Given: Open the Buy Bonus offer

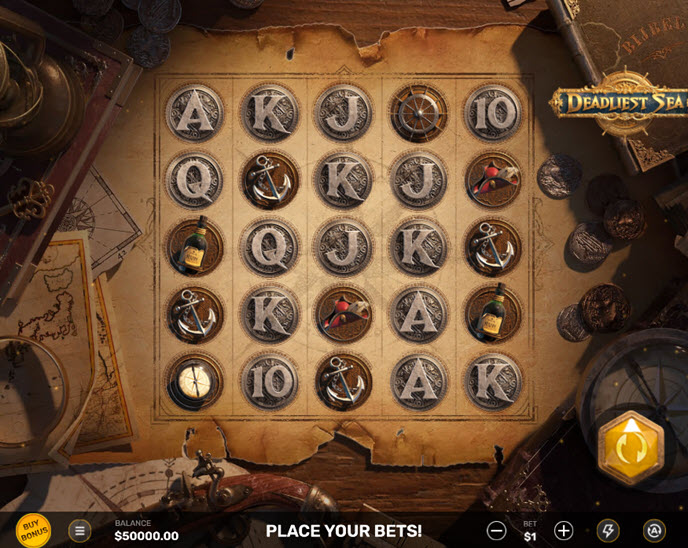Looking at the screenshot, I should [35, 529].
